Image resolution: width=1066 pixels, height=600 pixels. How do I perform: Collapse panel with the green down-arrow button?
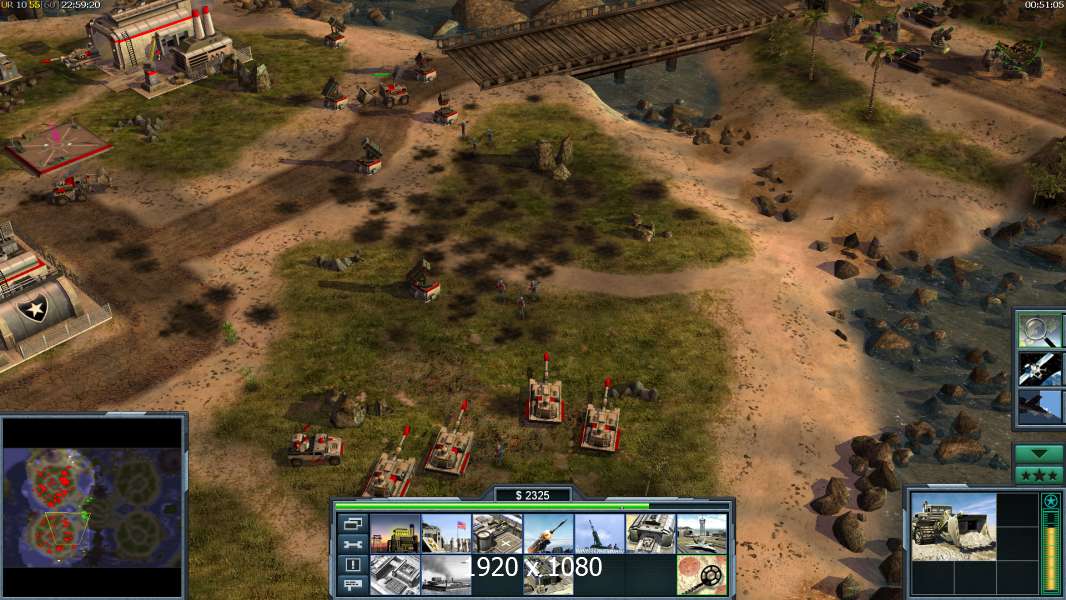tap(1038, 453)
